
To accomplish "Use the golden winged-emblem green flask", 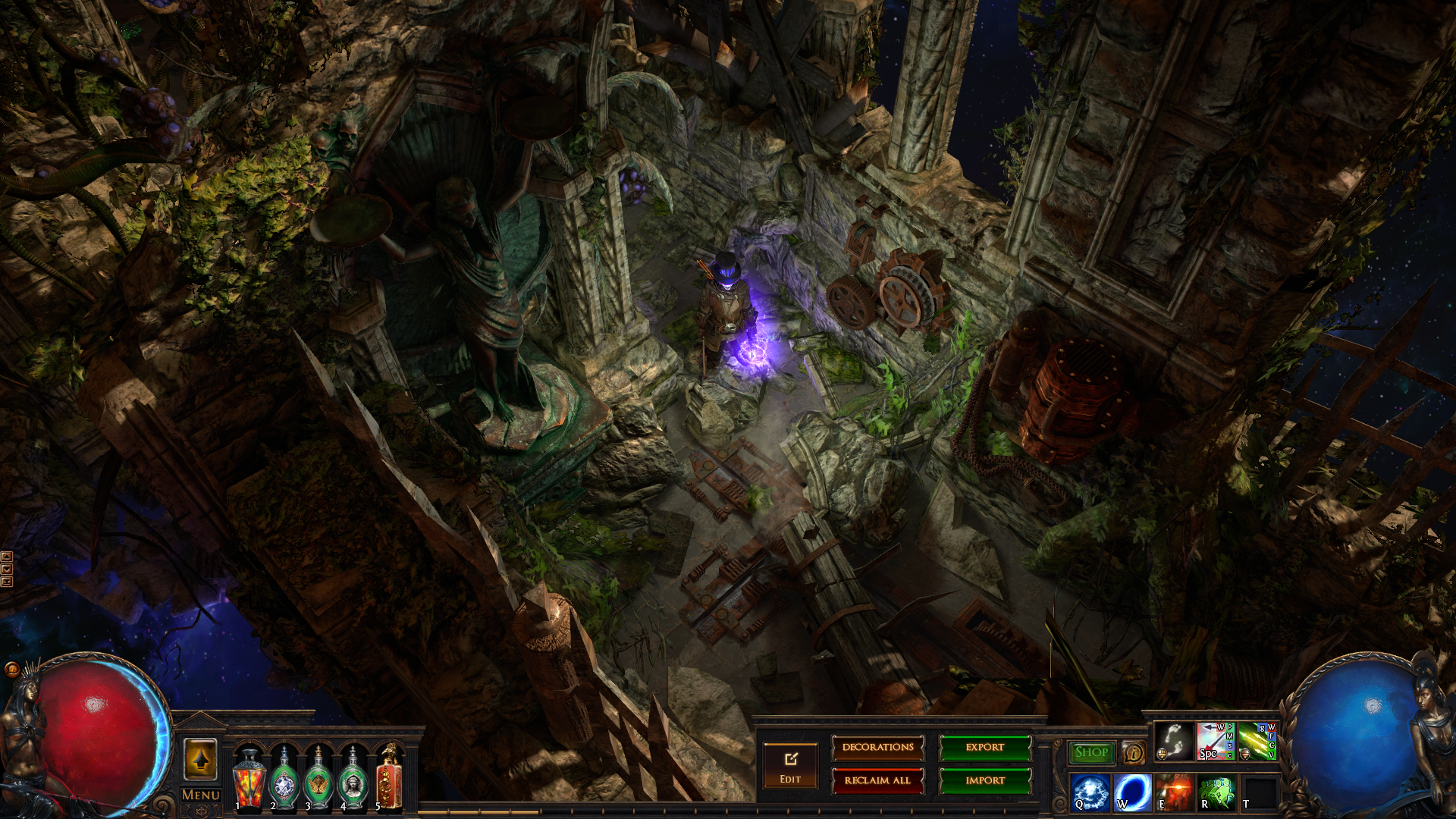I will 318,780.
